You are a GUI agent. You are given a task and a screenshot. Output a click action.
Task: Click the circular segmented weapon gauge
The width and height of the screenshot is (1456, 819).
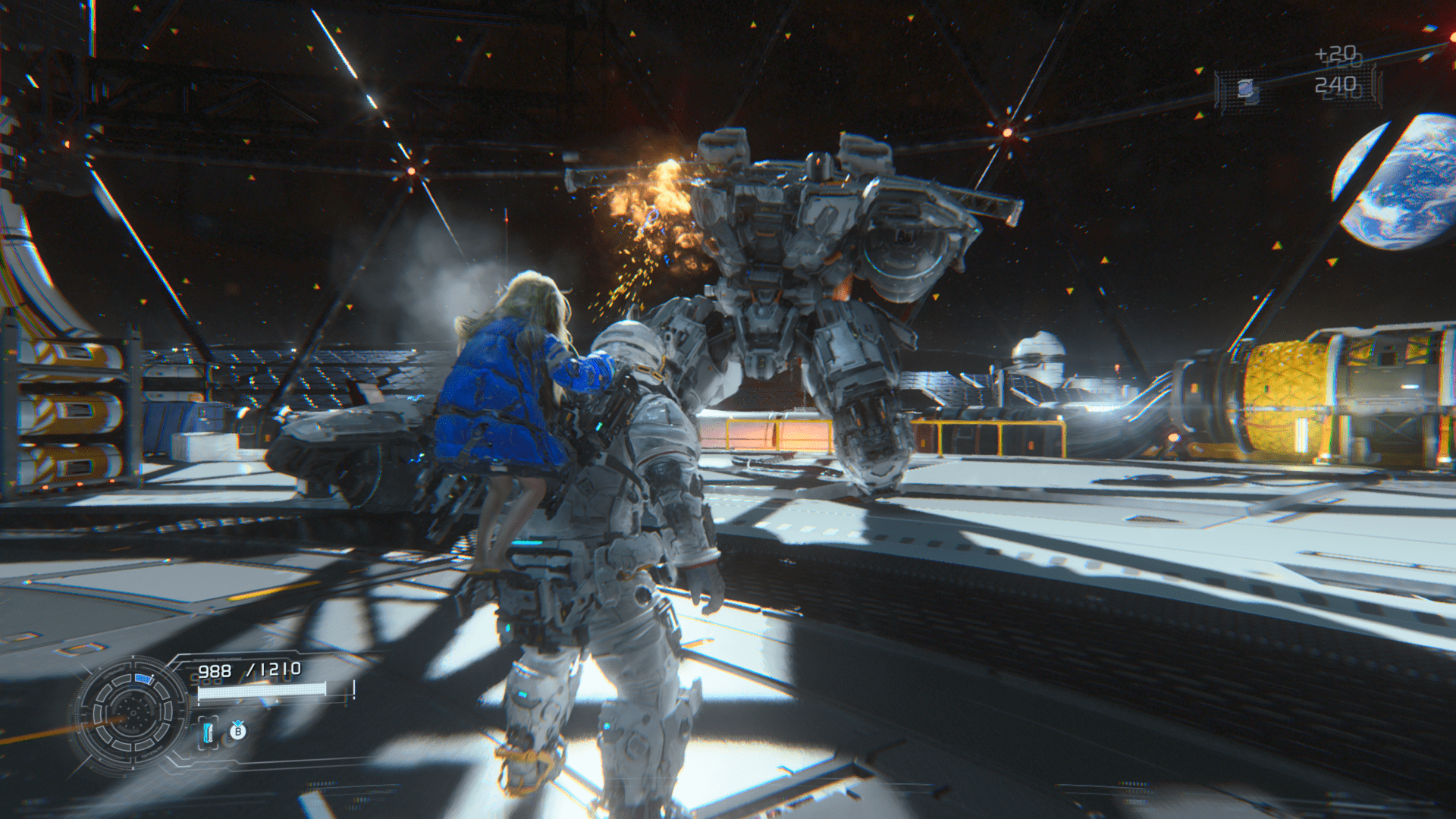click(133, 713)
